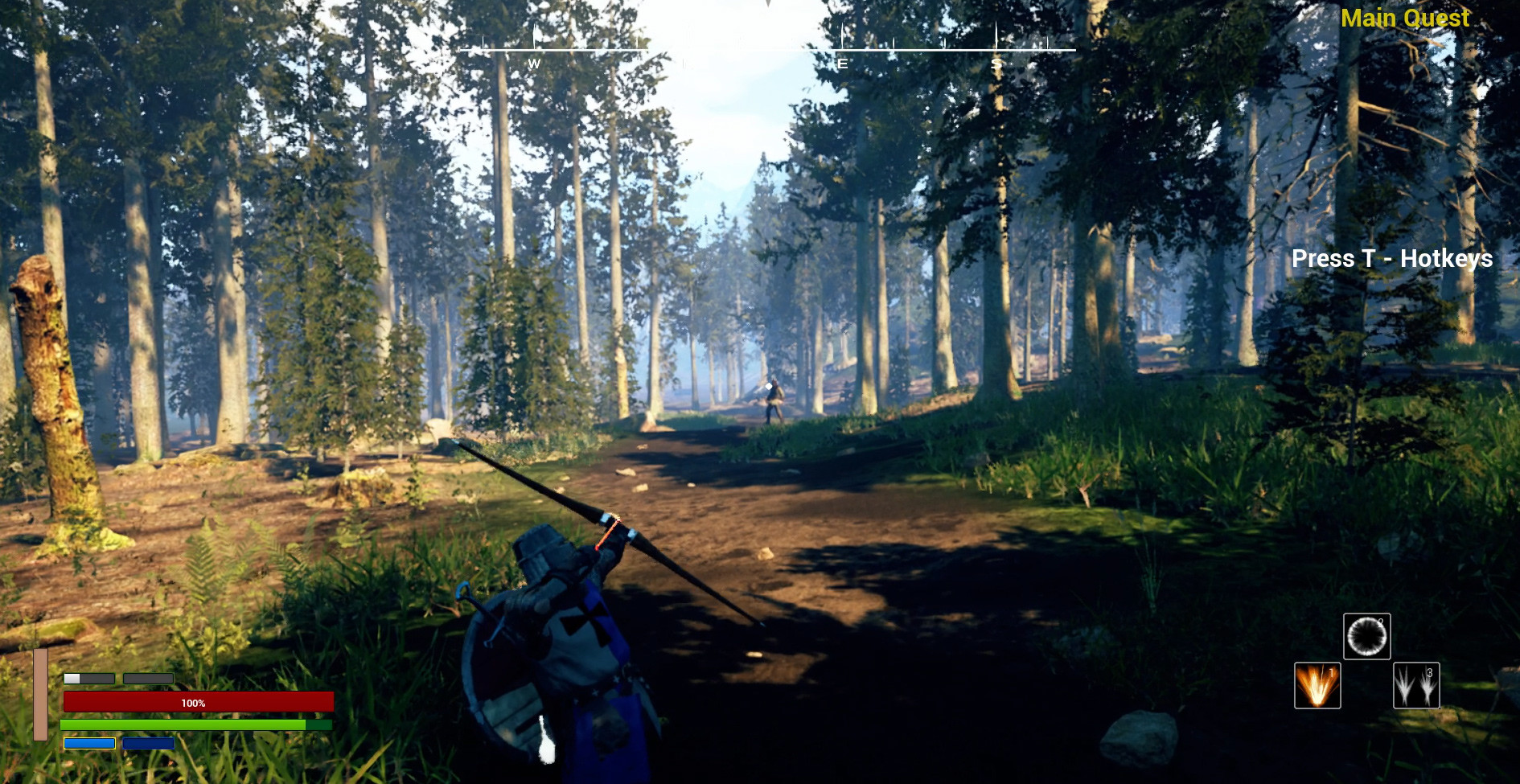Select the dark portal ability in hotkey slot 2

1367,638
